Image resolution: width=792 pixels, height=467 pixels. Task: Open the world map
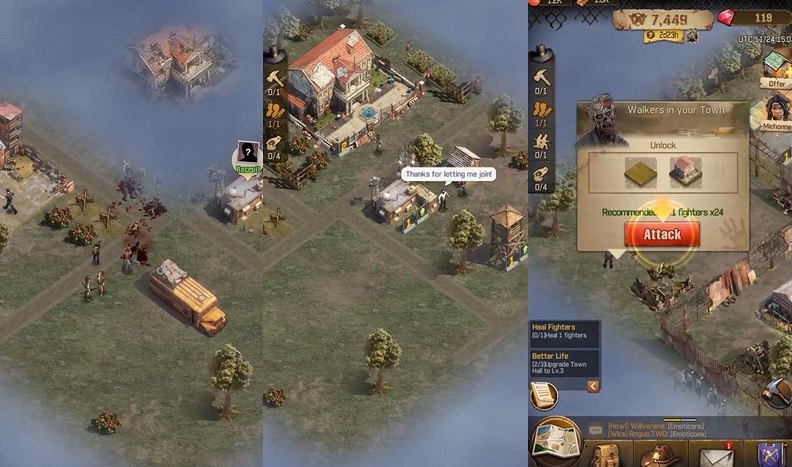(x=555, y=441)
